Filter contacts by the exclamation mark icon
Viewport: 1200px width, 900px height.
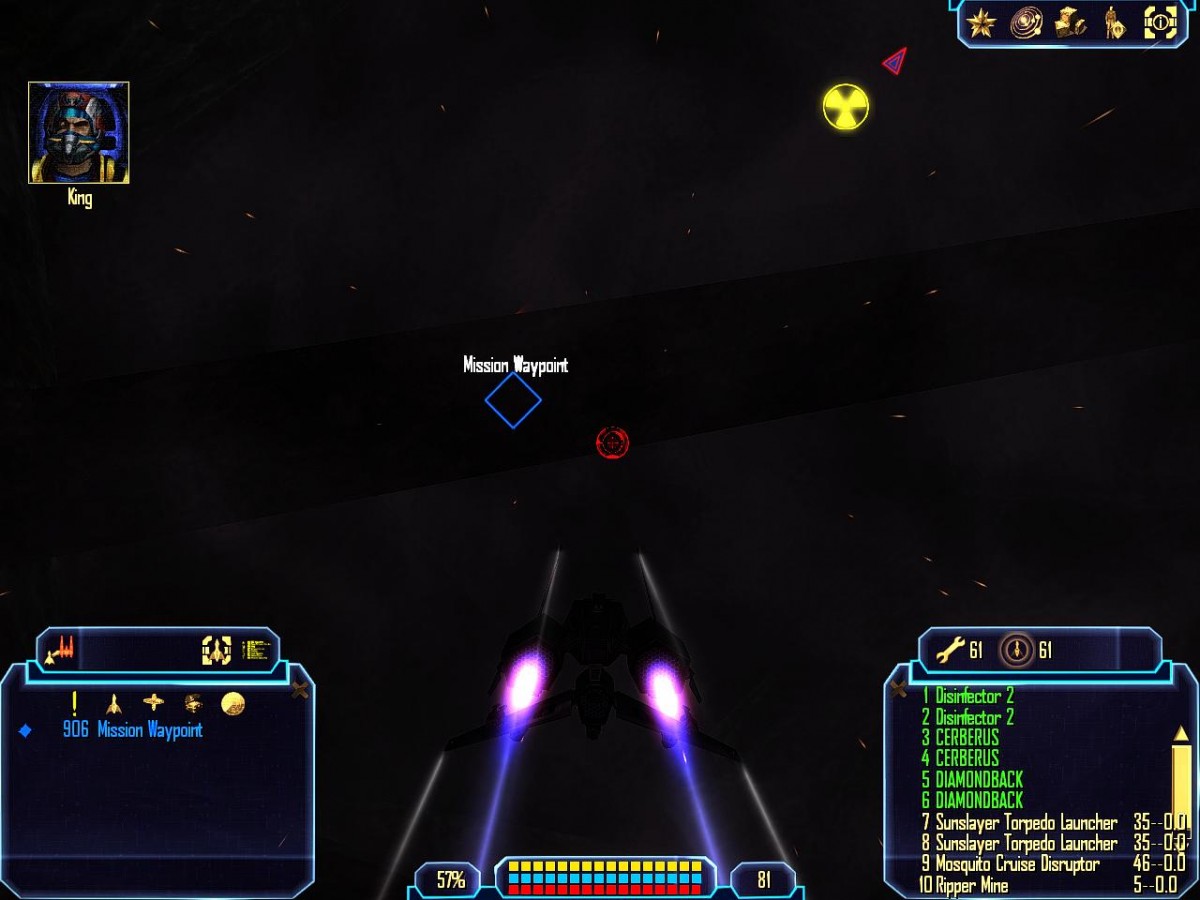click(x=74, y=703)
